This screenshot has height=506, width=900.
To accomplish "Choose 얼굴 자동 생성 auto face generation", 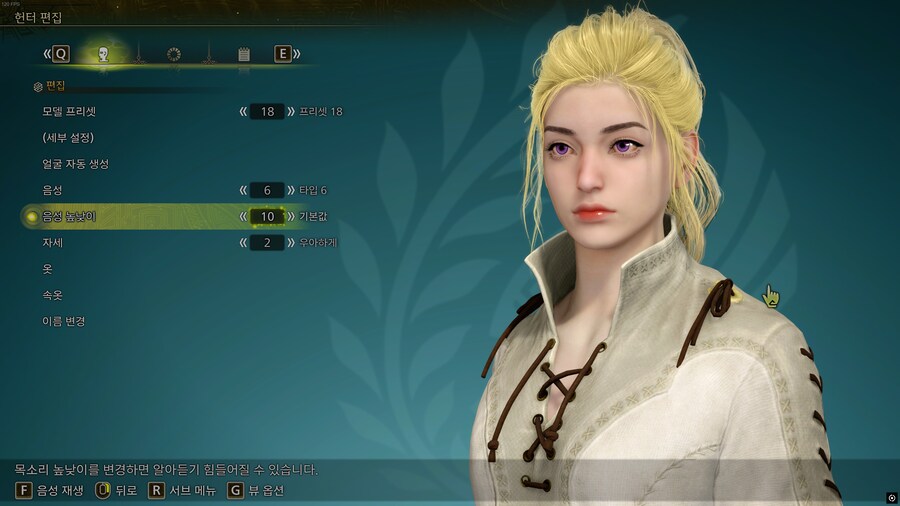I will click(76, 163).
